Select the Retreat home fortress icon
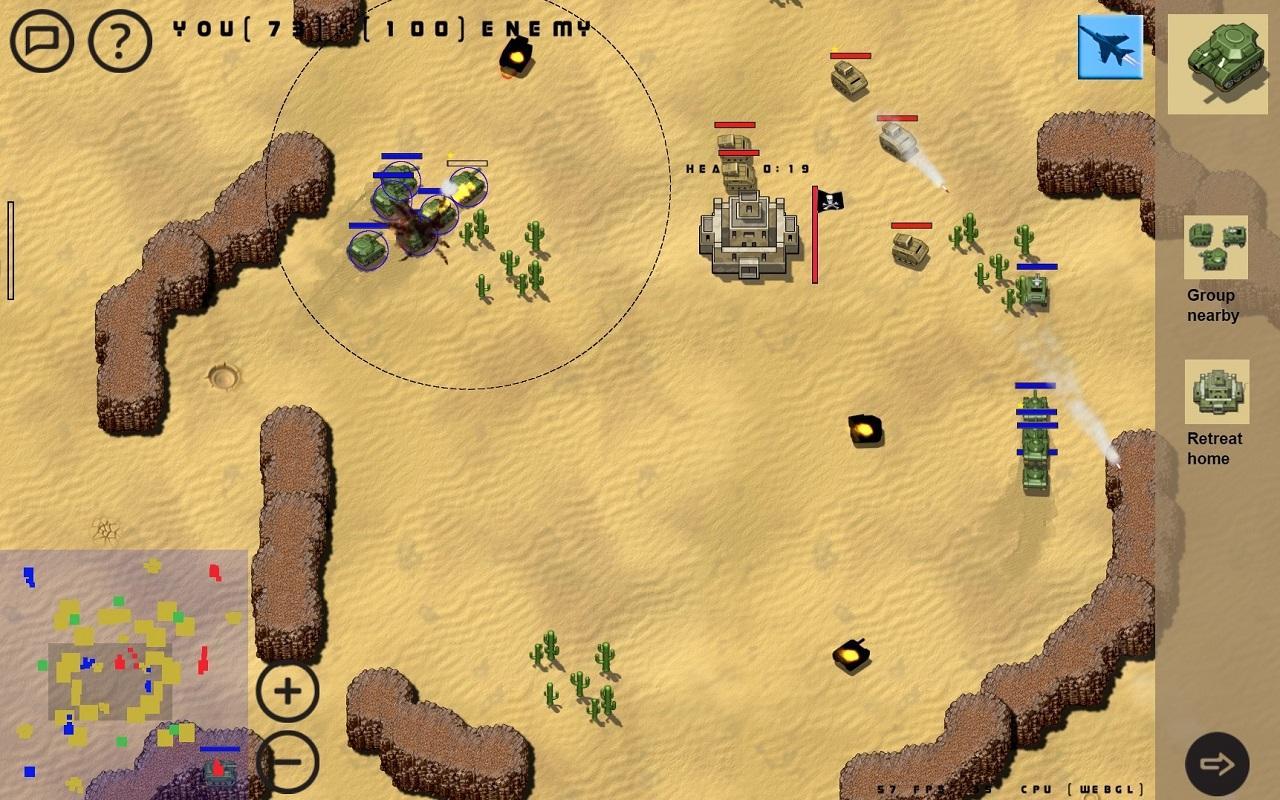This screenshot has height=800, width=1280. (1216, 391)
